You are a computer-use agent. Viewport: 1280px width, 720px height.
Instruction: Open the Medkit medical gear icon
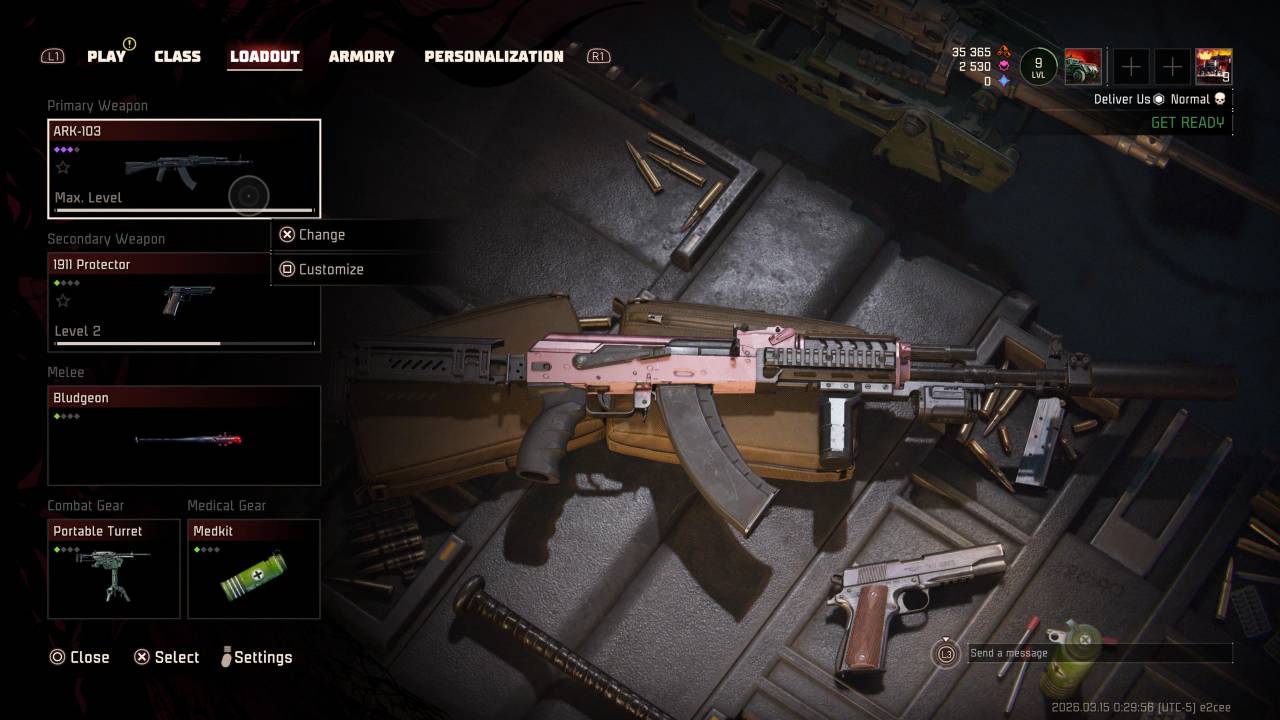(253, 575)
